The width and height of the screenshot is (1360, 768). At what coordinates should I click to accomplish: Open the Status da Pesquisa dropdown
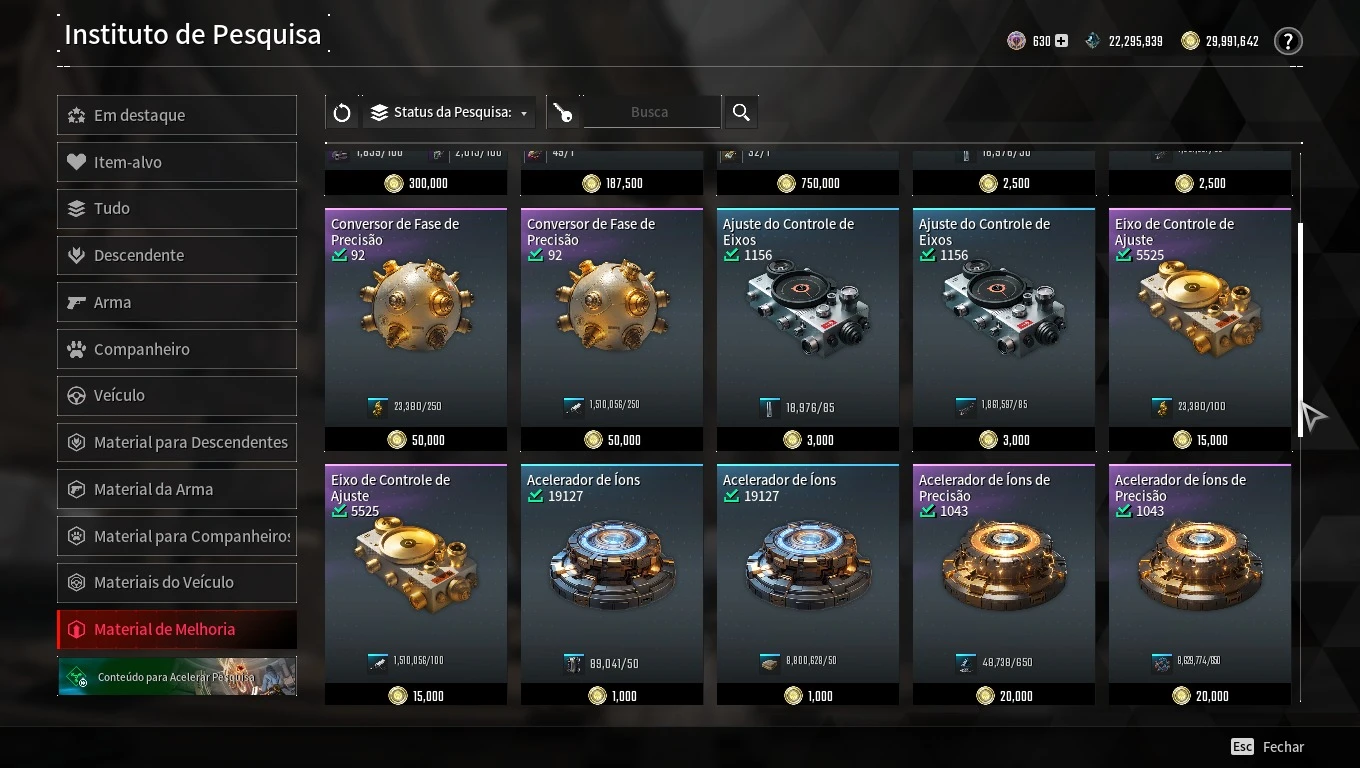[449, 113]
